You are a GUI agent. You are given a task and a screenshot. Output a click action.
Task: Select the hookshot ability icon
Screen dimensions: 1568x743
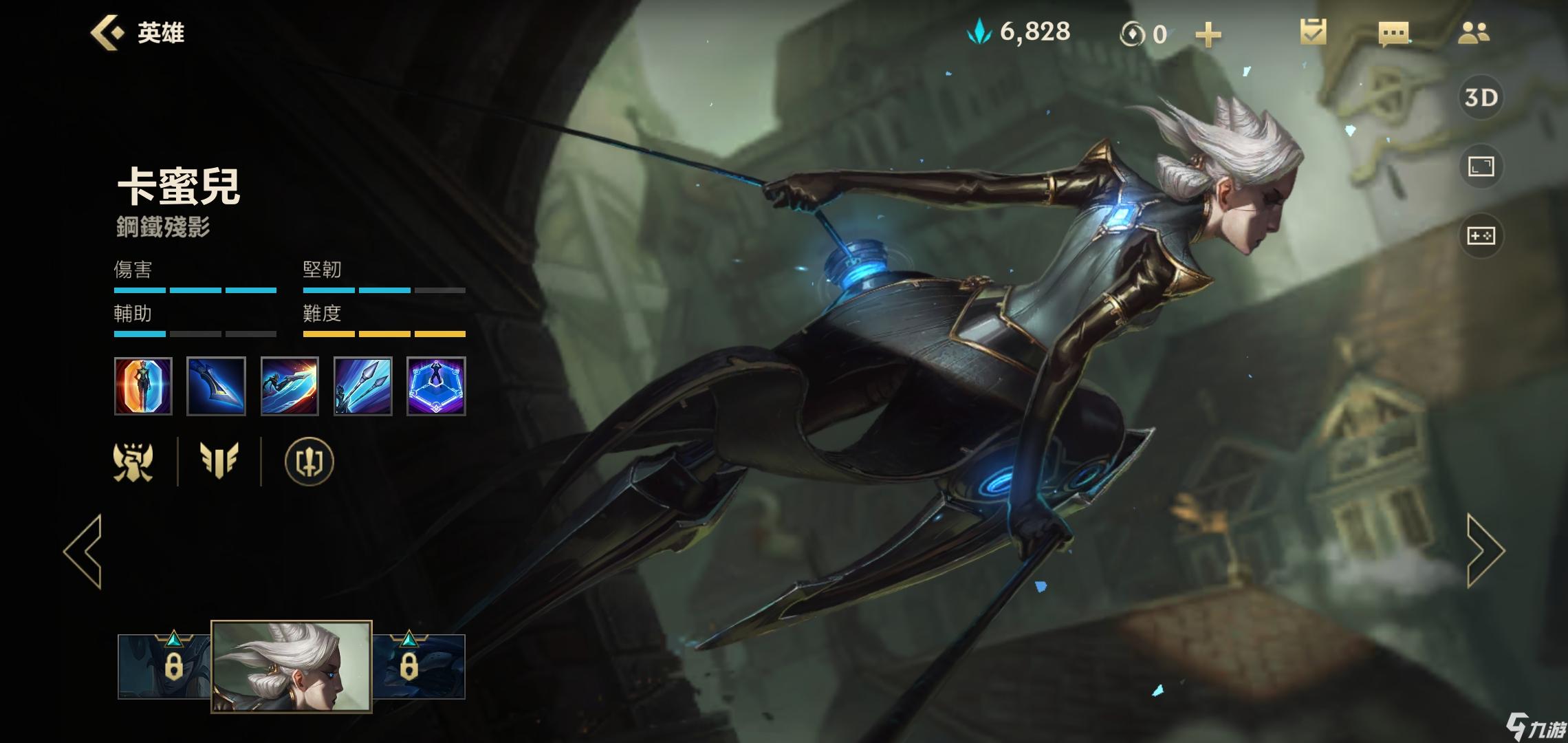(362, 386)
